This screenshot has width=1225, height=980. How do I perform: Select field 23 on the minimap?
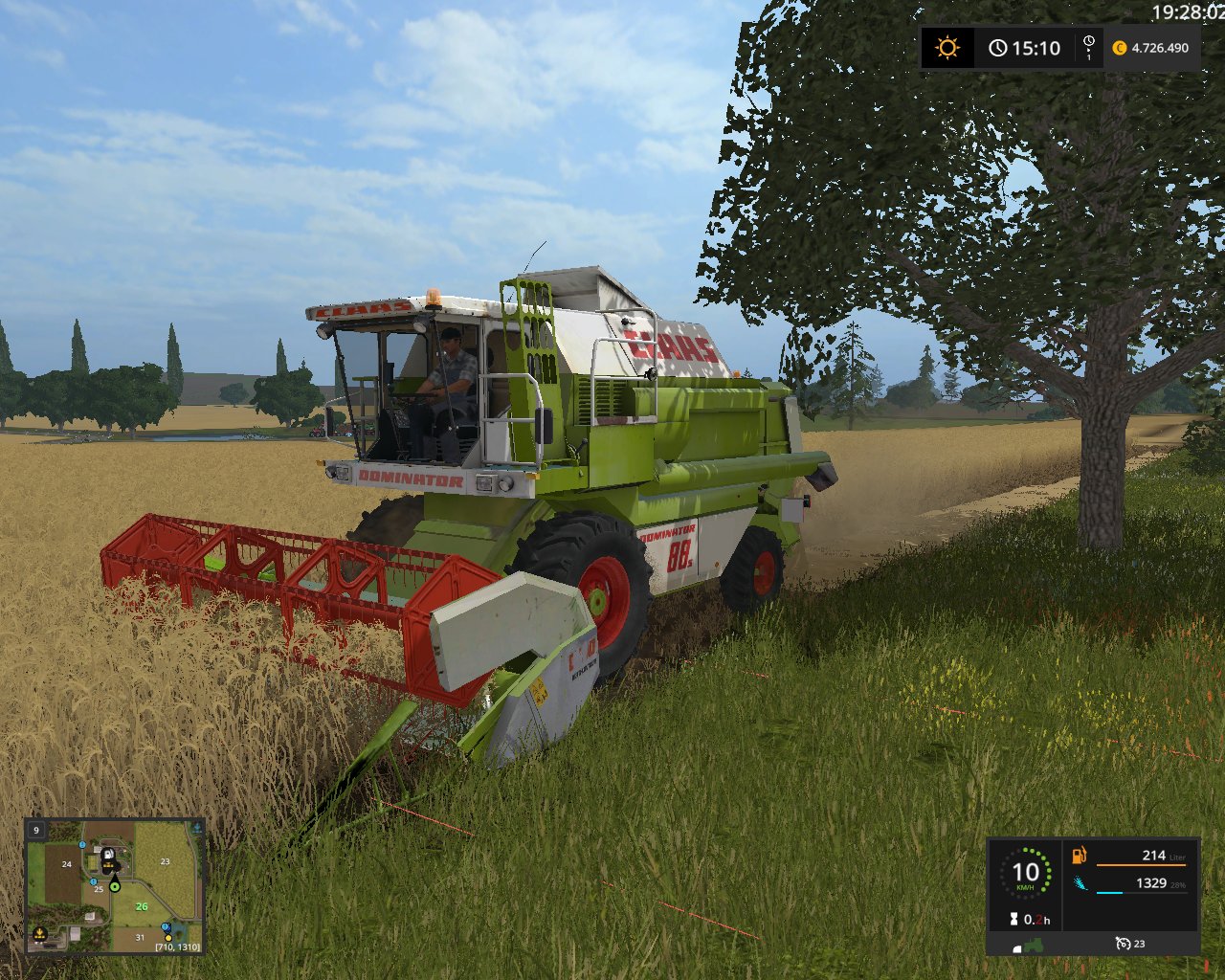[165, 861]
